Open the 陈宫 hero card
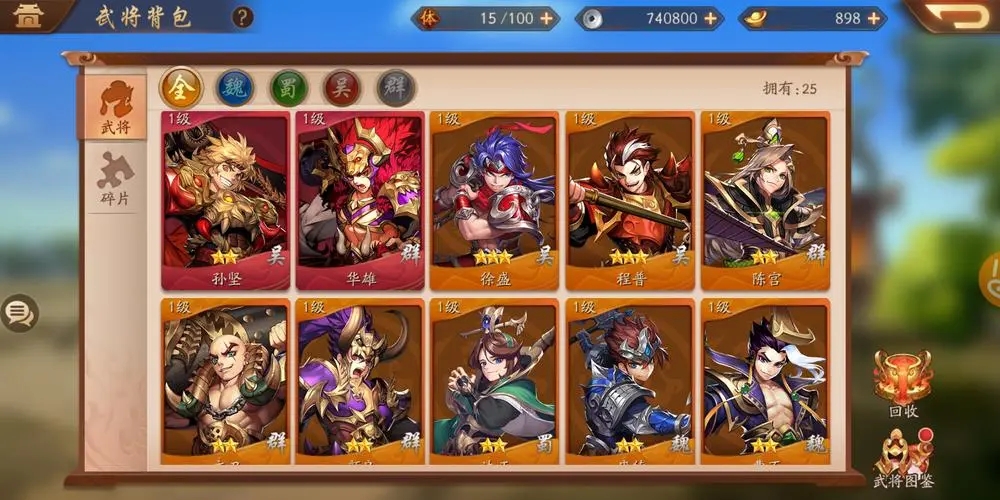The width and height of the screenshot is (1000, 500). pyautogui.click(x=765, y=200)
